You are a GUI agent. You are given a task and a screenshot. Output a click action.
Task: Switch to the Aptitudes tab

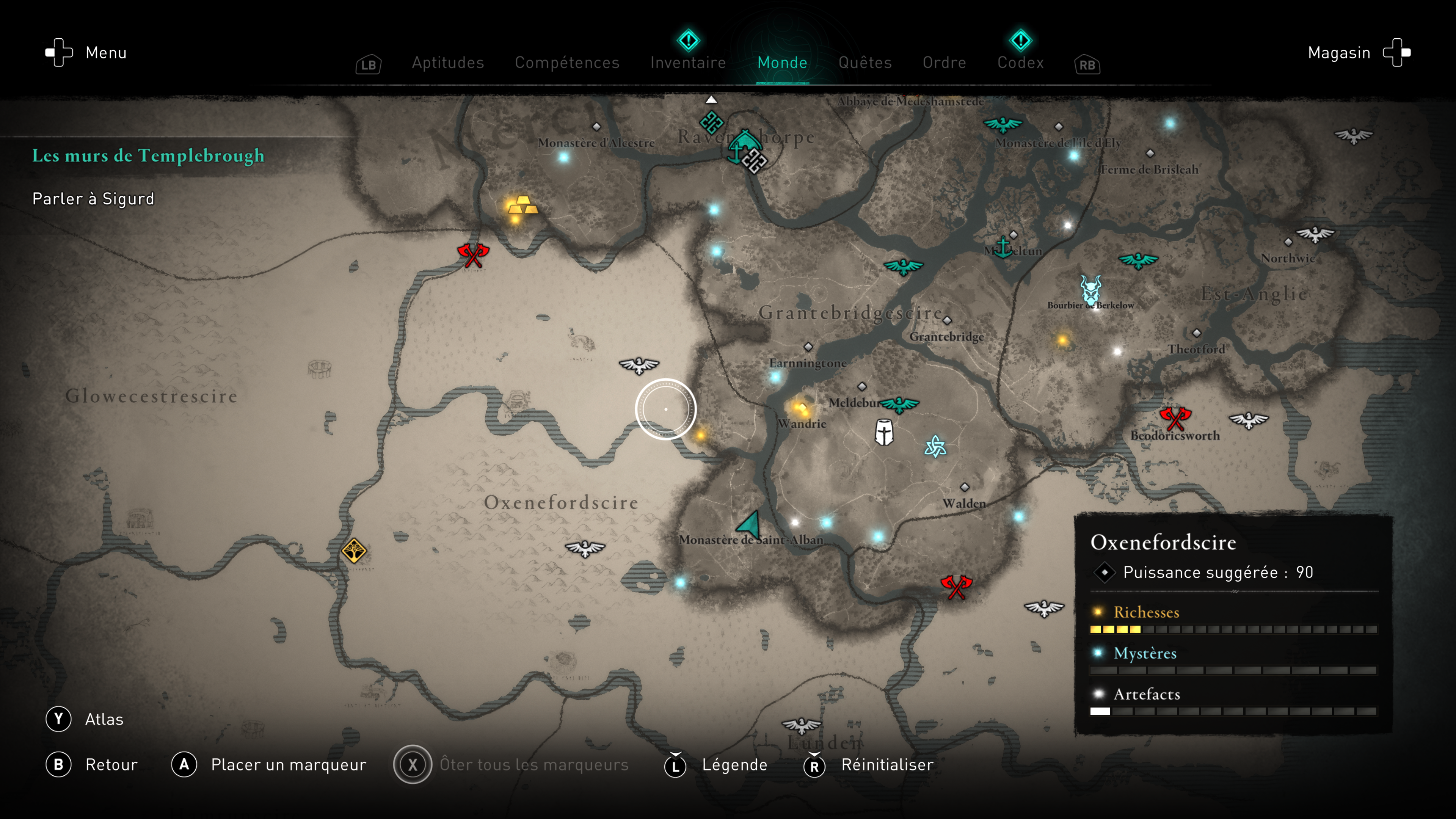448,62
